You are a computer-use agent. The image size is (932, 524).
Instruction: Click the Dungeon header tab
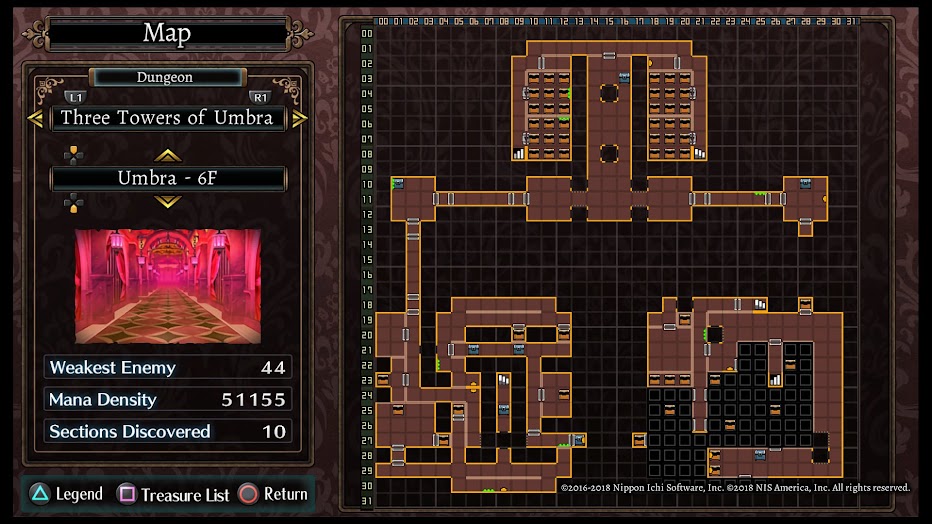[166, 77]
